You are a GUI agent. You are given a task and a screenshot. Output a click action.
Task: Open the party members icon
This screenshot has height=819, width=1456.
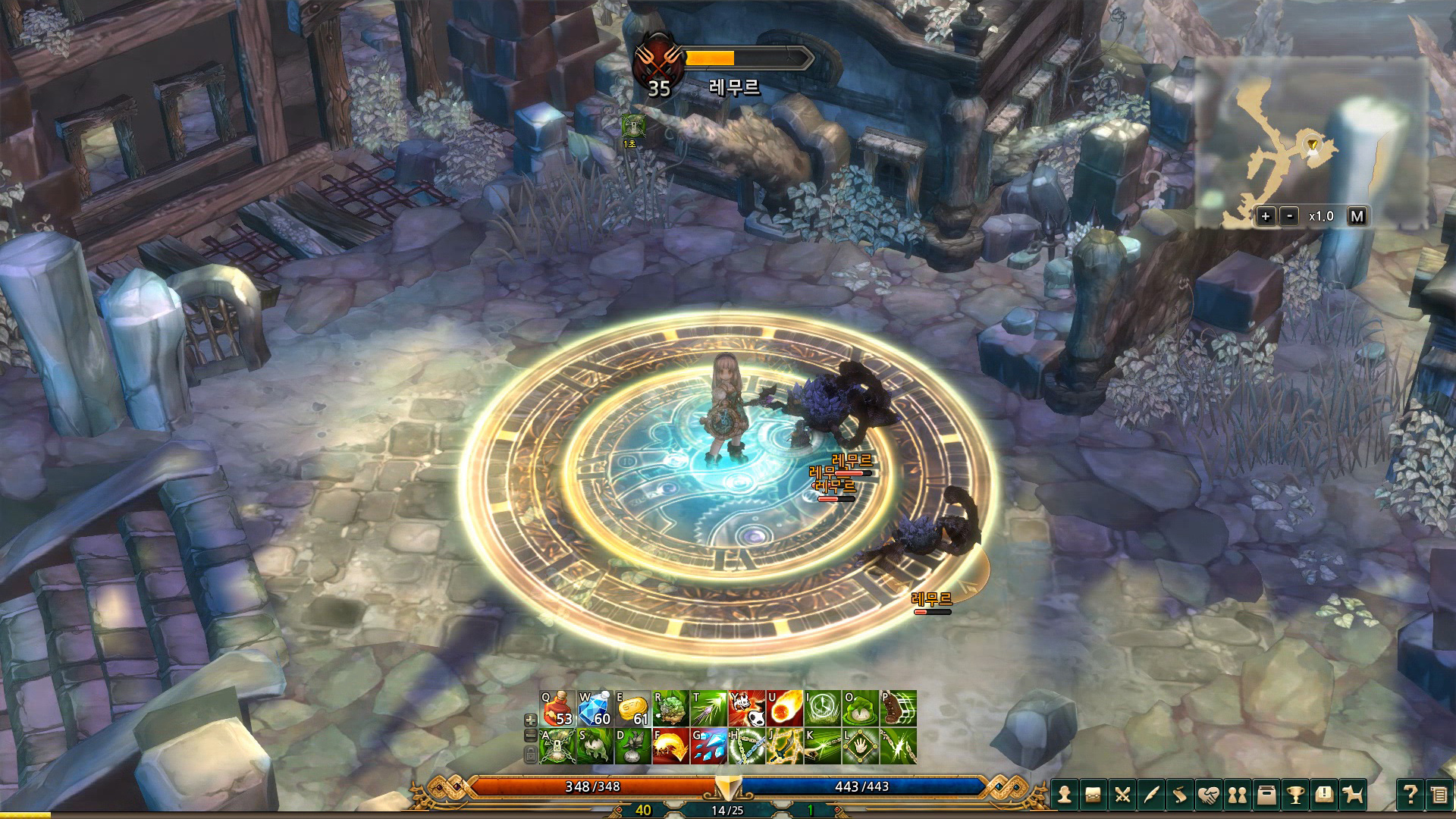click(1238, 796)
